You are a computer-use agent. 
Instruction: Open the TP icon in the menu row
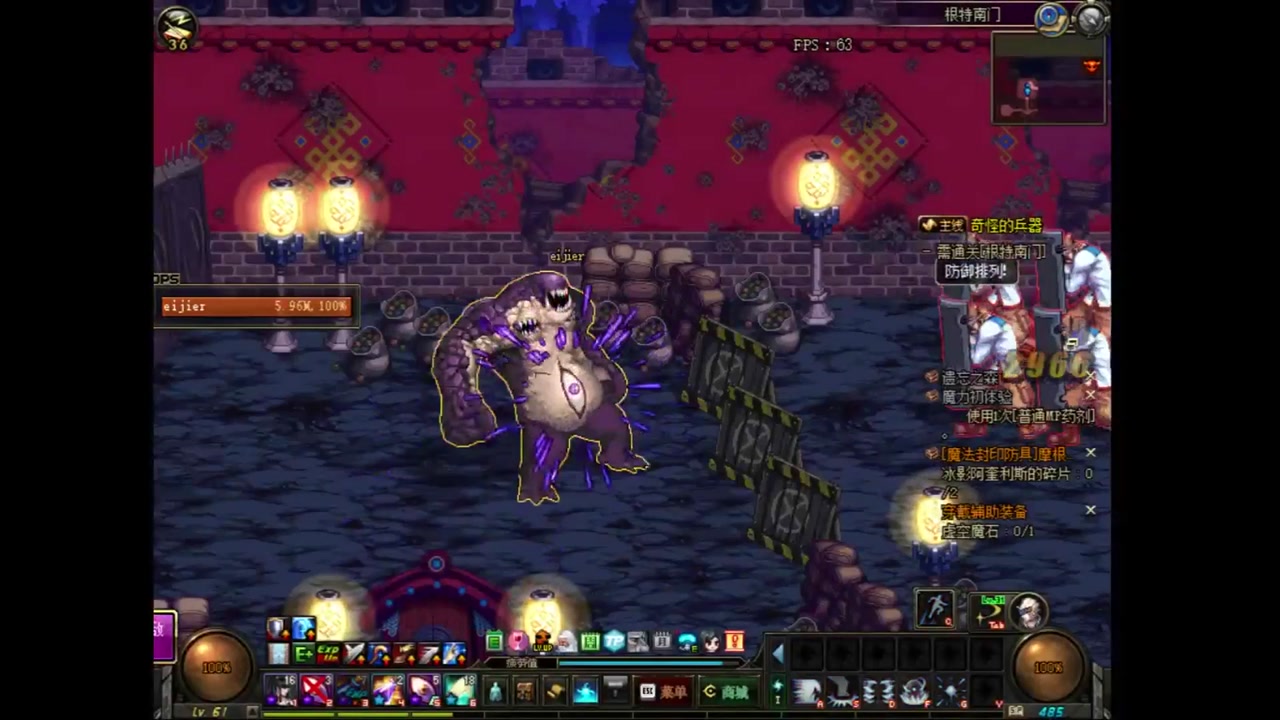(614, 641)
